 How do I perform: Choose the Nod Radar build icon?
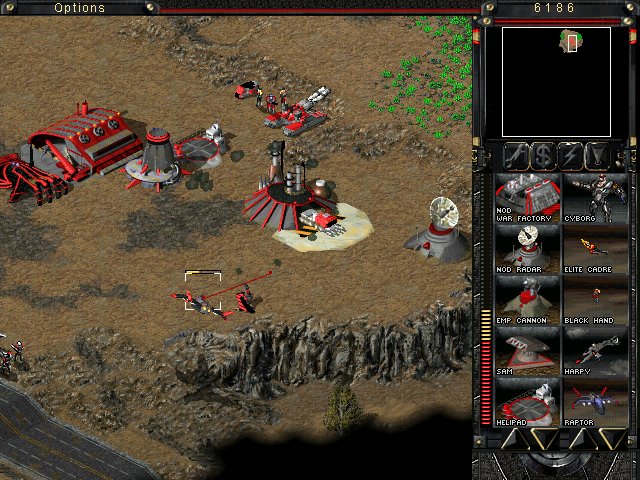tap(528, 248)
